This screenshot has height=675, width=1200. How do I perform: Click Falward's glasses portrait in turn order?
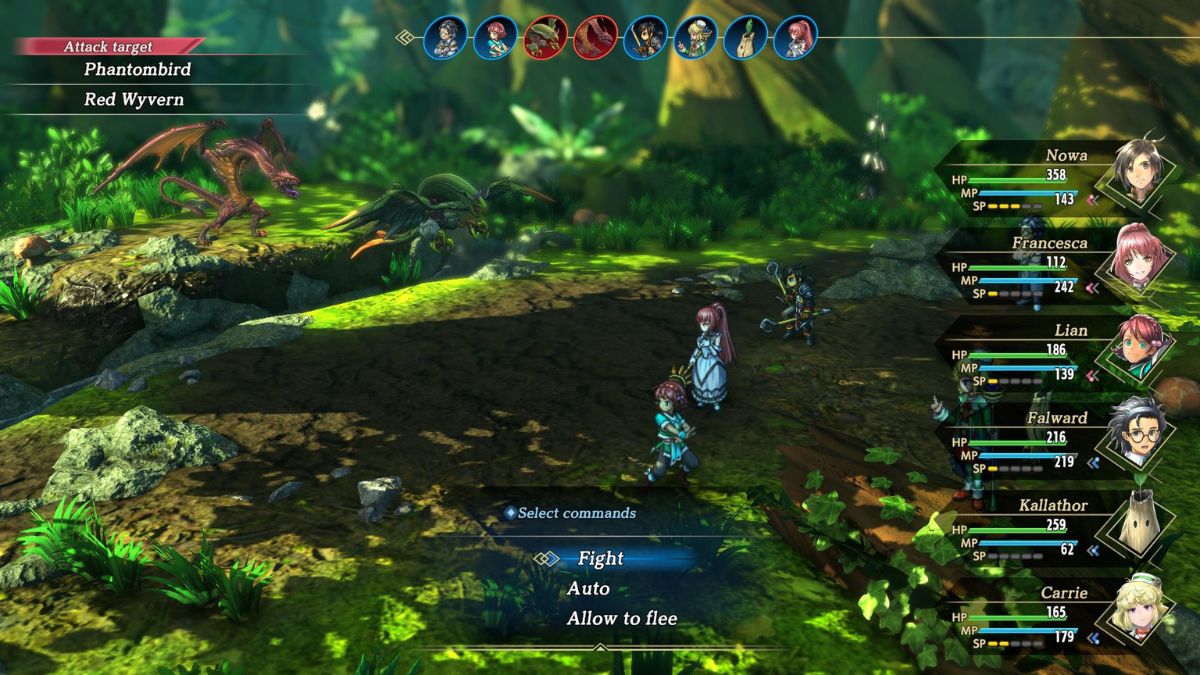pyautogui.click(x=445, y=37)
